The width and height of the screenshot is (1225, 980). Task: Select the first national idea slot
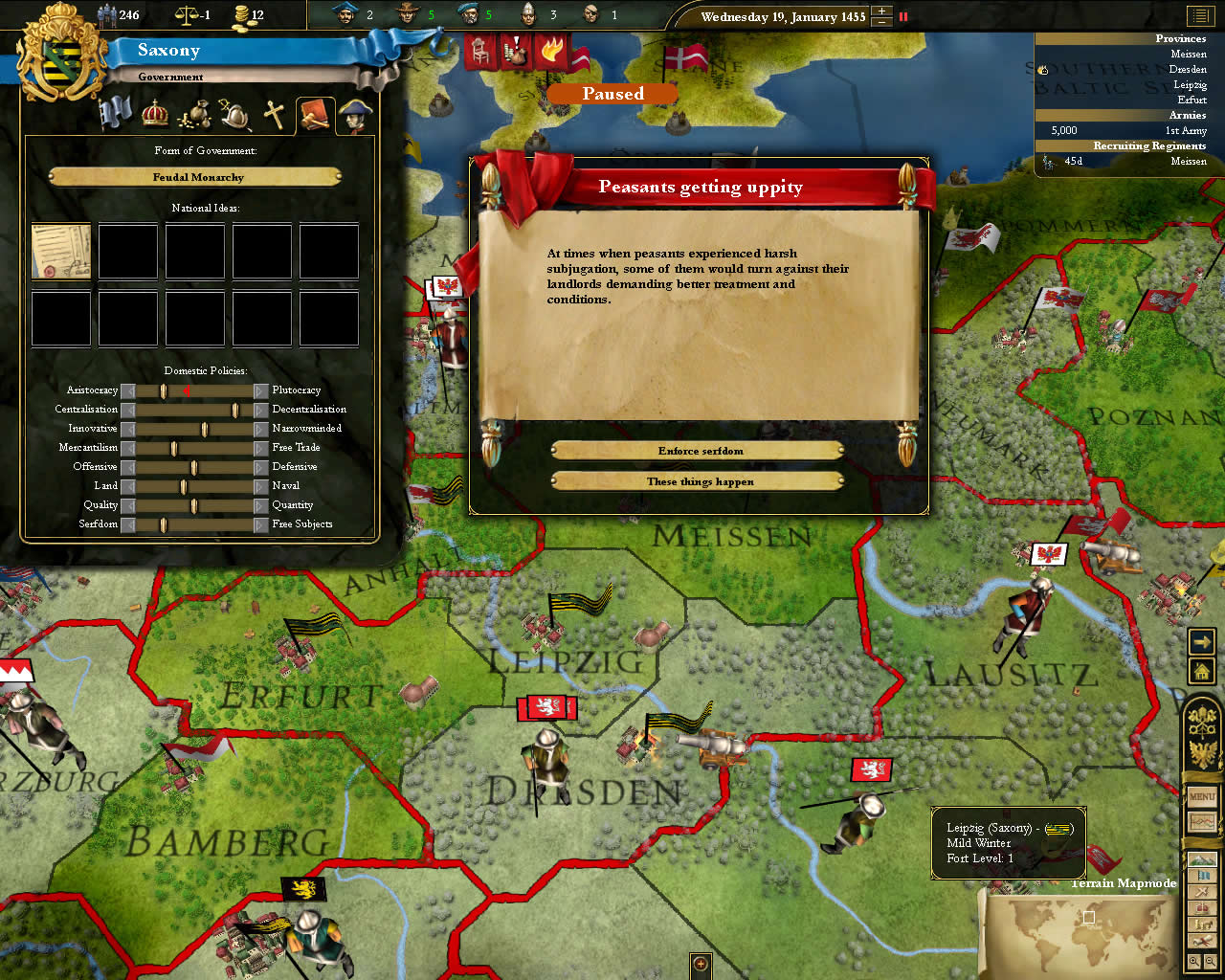(x=61, y=252)
